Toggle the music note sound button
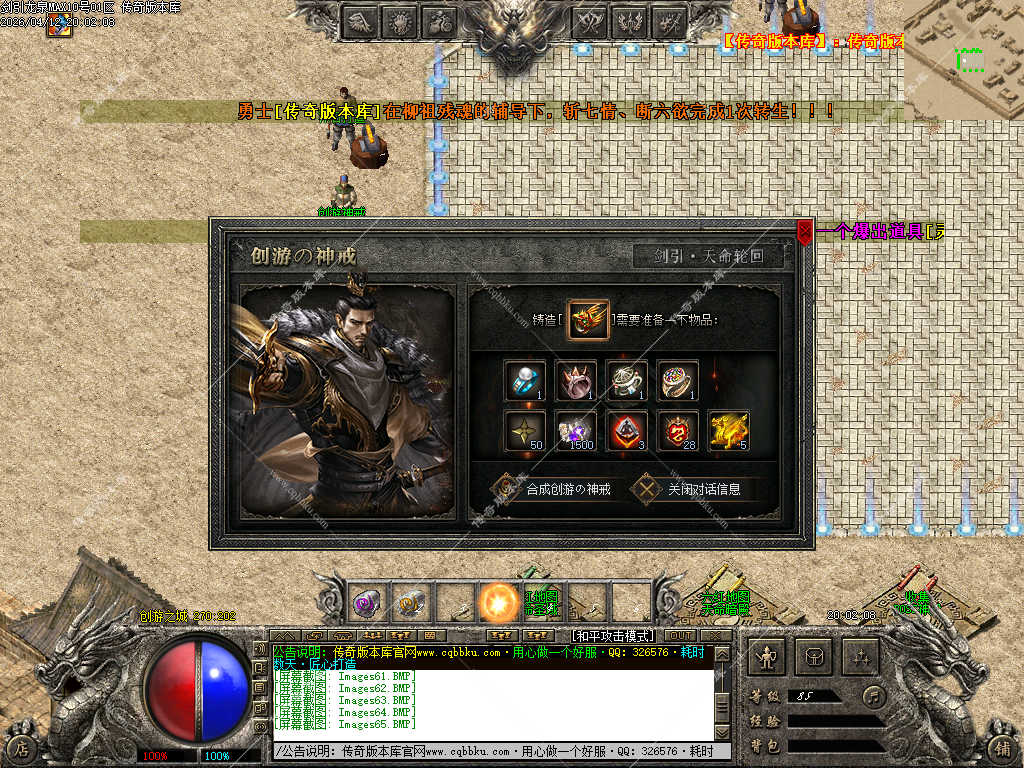This screenshot has width=1024, height=768. click(x=875, y=695)
